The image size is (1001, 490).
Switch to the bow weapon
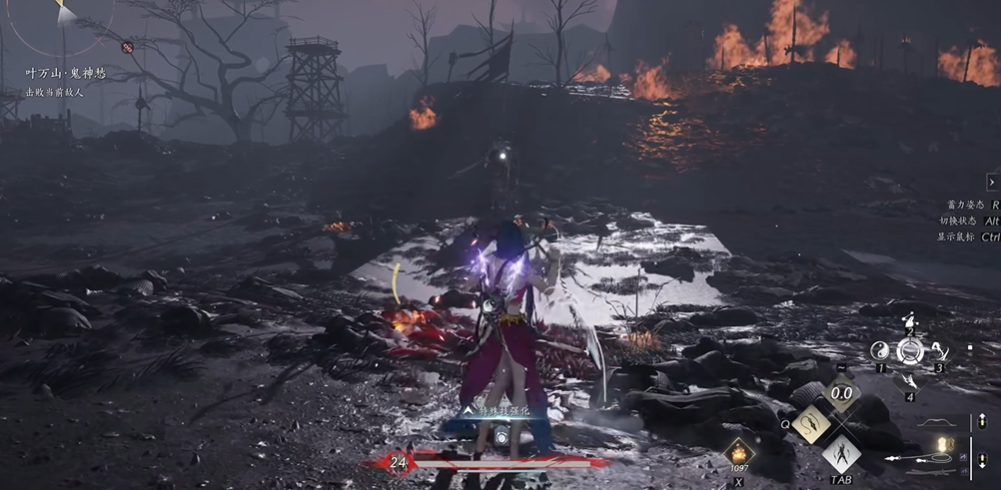[935, 423]
